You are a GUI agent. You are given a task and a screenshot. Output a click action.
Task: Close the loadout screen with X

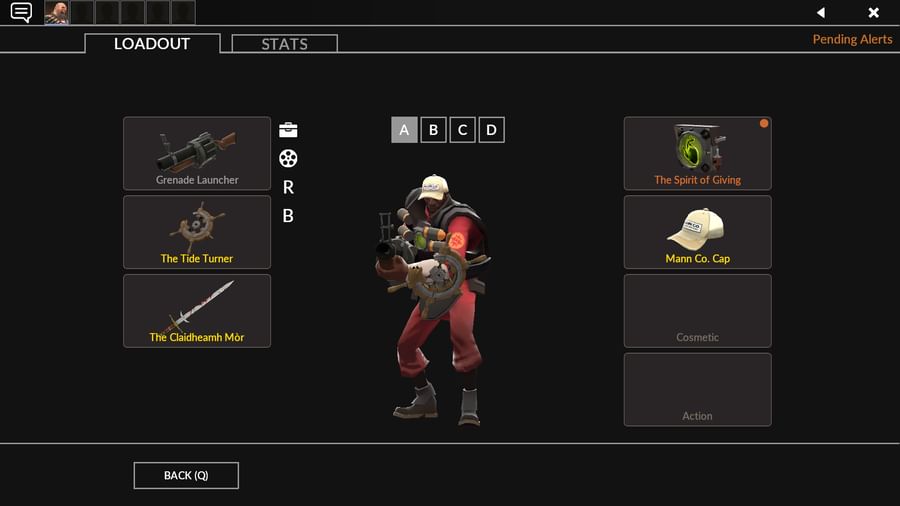coord(873,13)
